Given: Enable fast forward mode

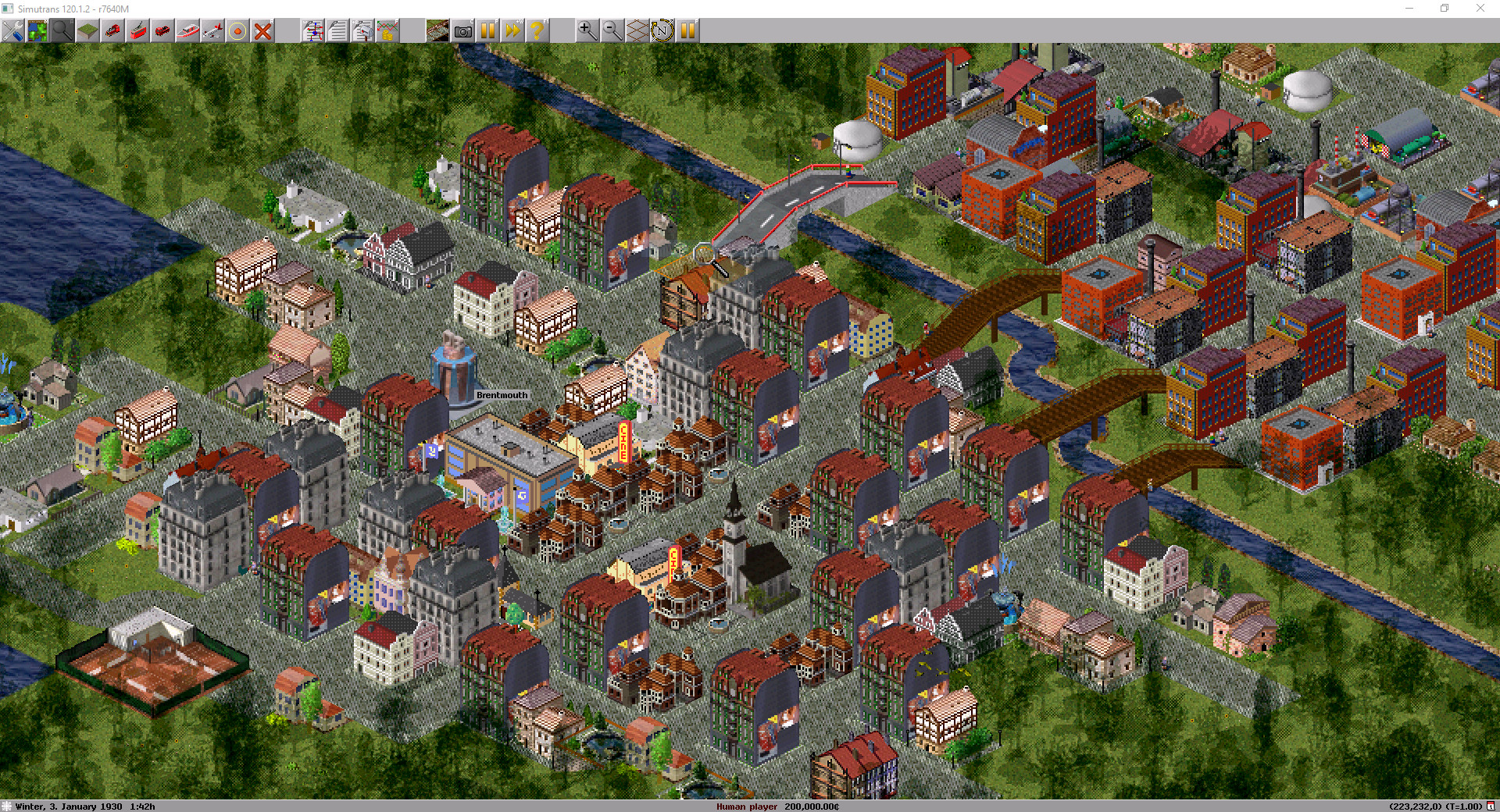Looking at the screenshot, I should coord(512,31).
